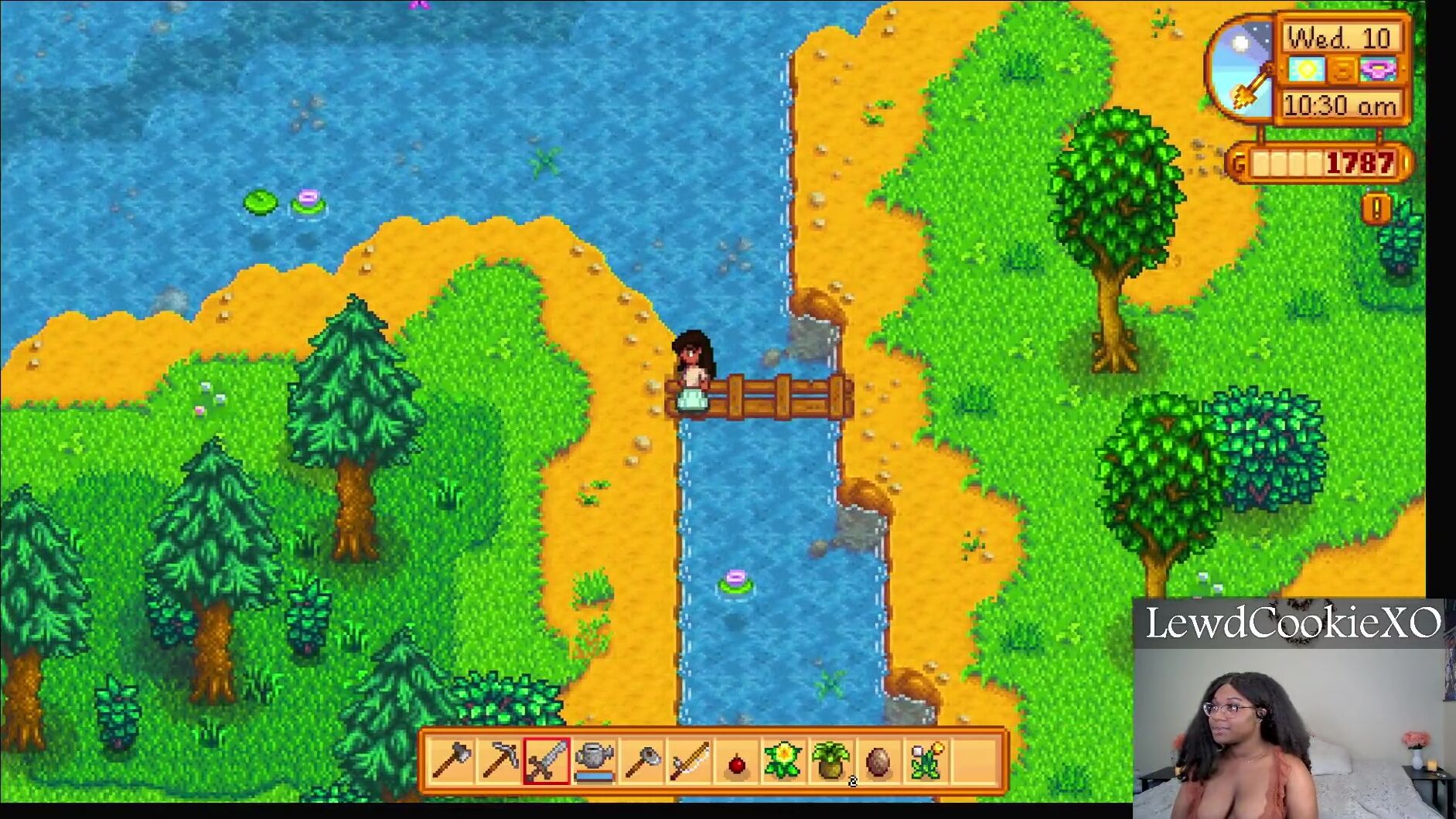Image resolution: width=1456 pixels, height=819 pixels.
Task: Select the brown egg-shaped item slot
Action: pyautogui.click(x=878, y=762)
